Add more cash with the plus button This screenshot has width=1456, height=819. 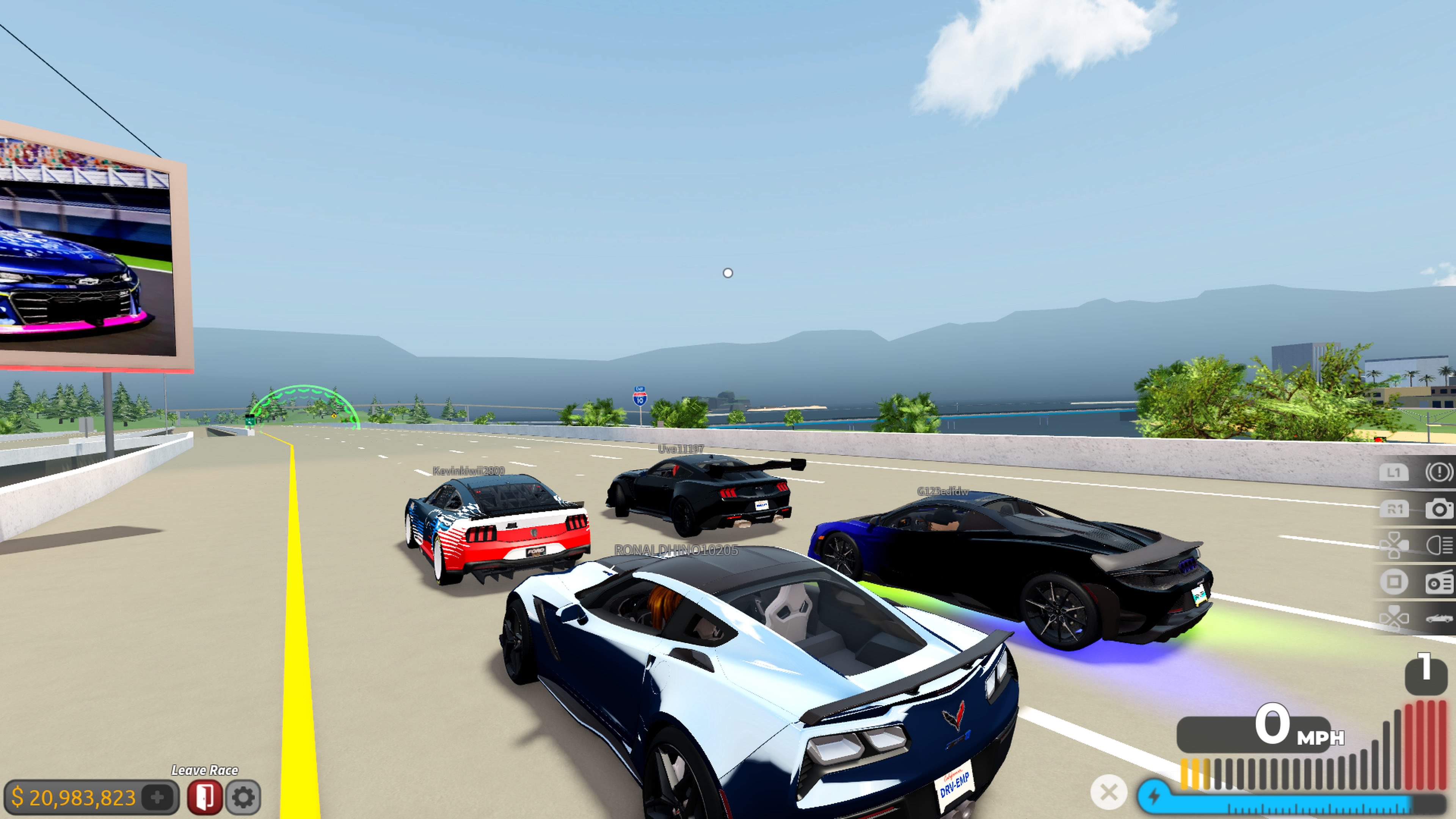coord(158,797)
